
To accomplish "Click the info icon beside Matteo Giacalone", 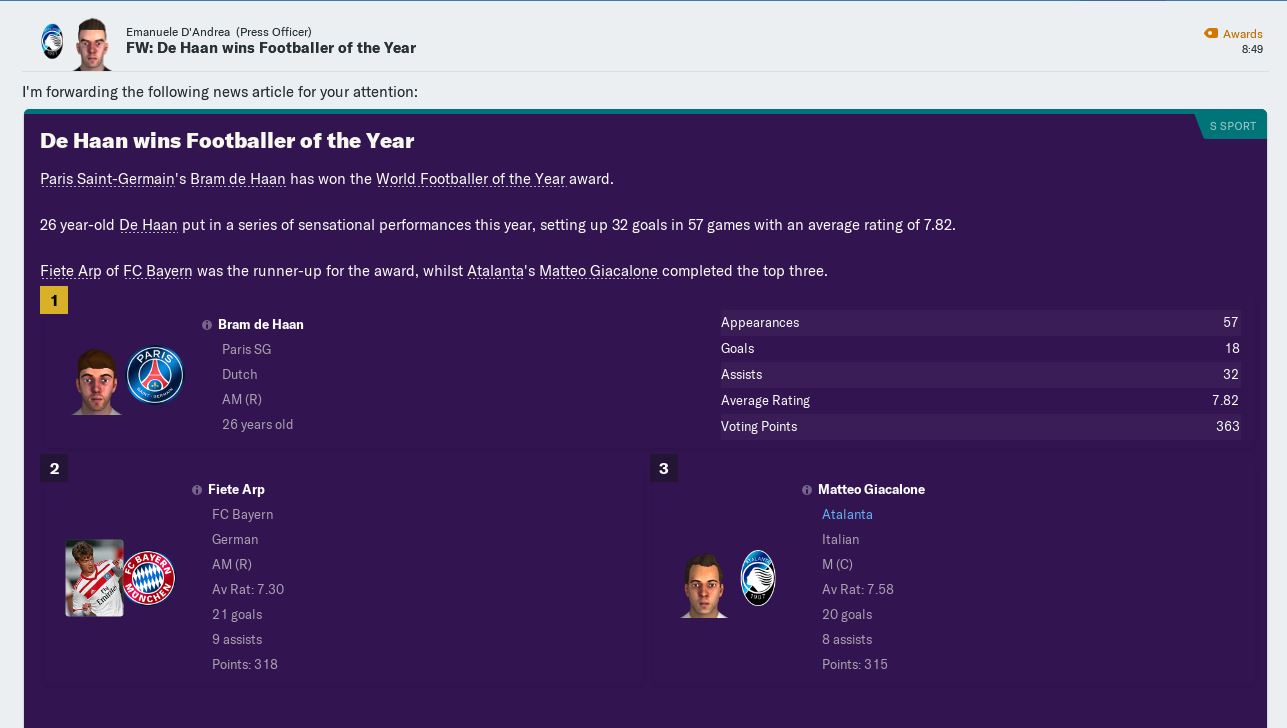I will point(807,490).
